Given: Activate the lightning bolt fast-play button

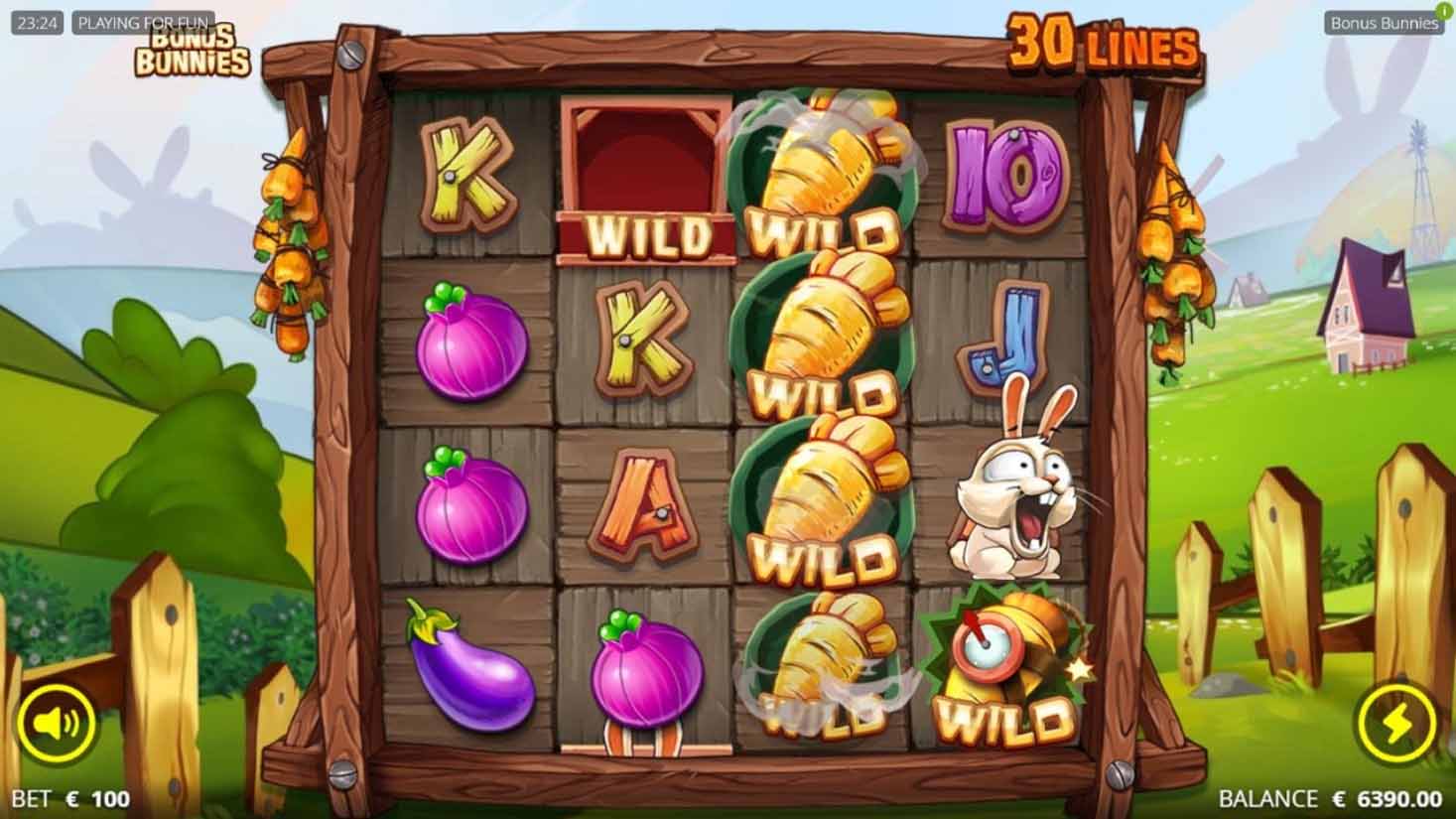Looking at the screenshot, I should (x=1400, y=725).
